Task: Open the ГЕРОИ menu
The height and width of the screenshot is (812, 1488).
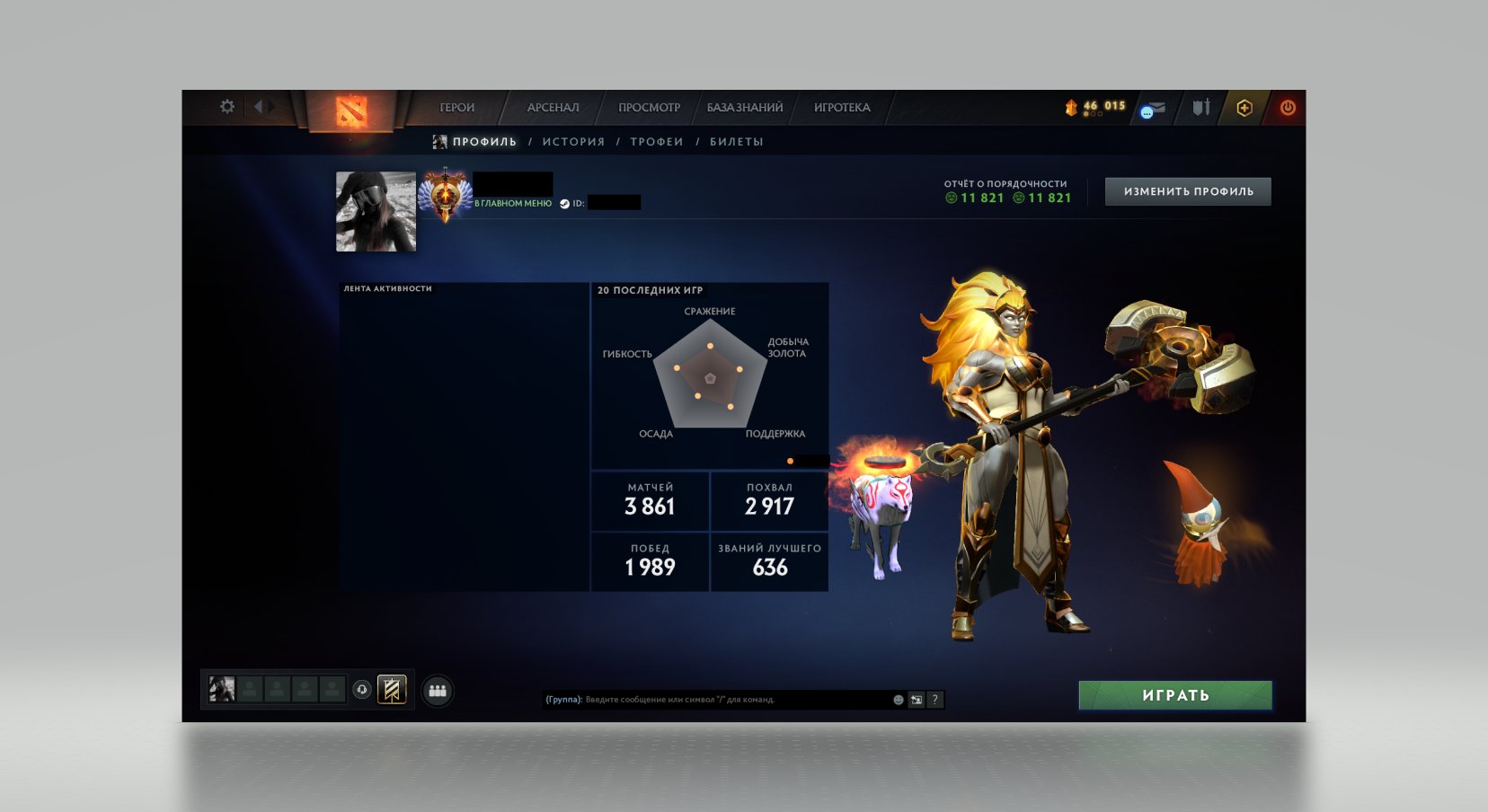Action: point(456,107)
